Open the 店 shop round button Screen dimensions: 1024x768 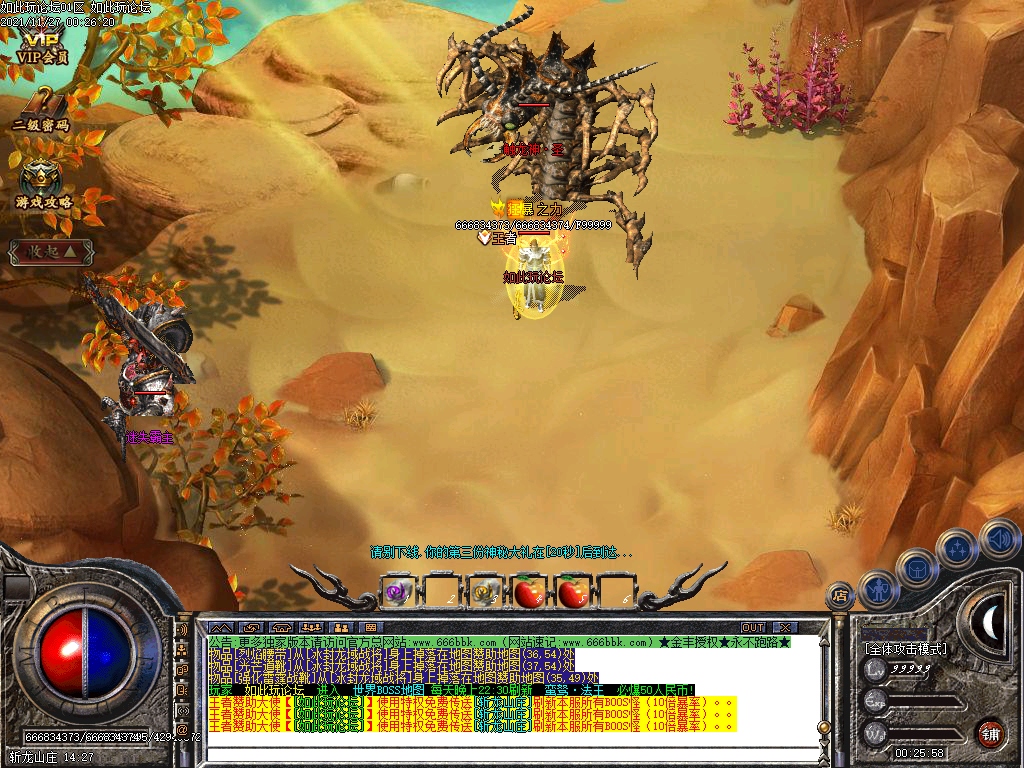(x=840, y=596)
